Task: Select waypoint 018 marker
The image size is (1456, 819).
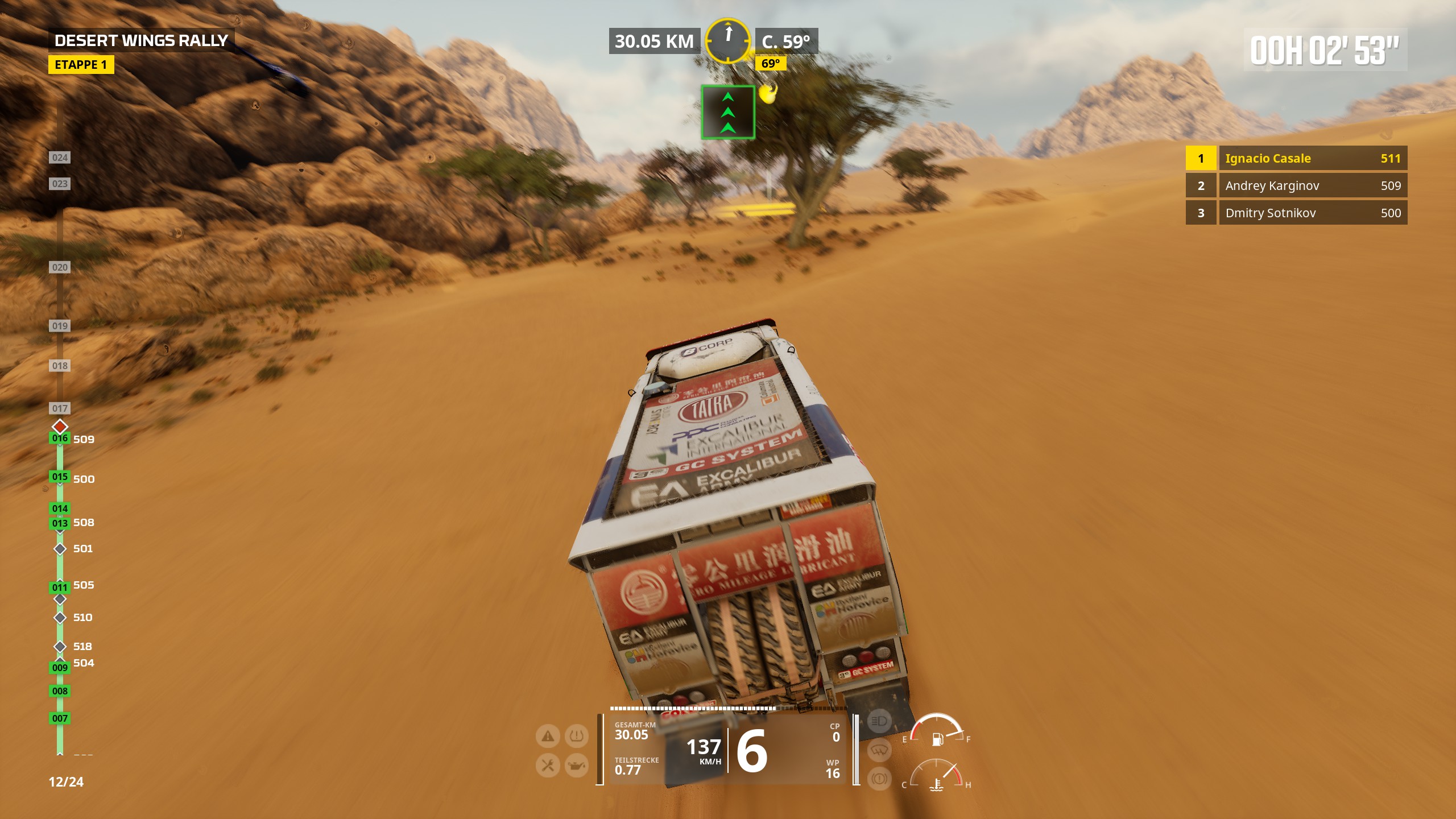Action: pos(60,366)
